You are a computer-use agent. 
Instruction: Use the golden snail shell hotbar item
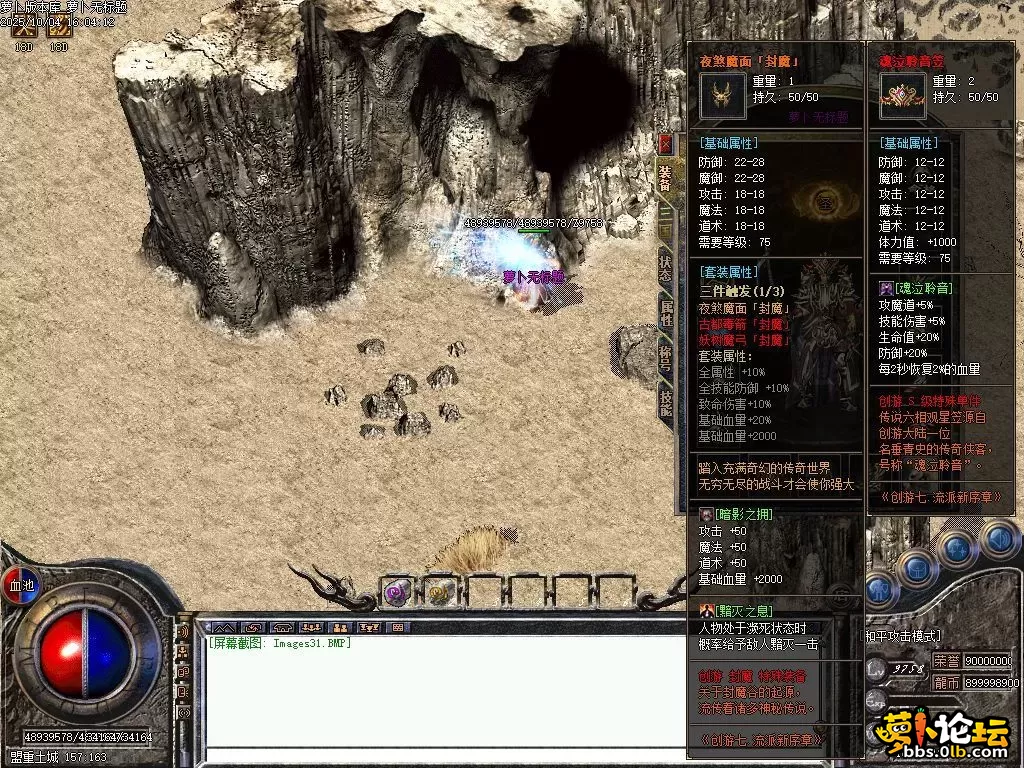440,592
